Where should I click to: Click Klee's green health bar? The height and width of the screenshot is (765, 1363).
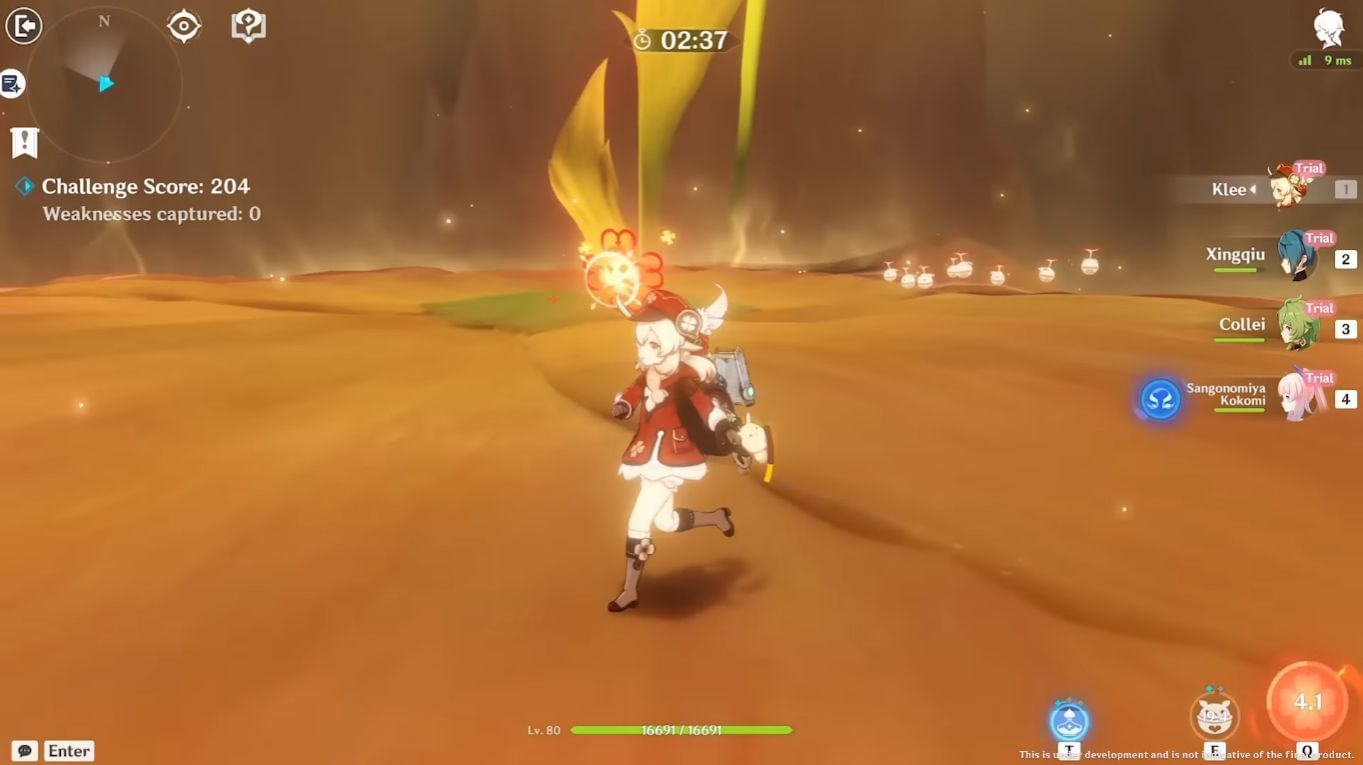coord(680,730)
